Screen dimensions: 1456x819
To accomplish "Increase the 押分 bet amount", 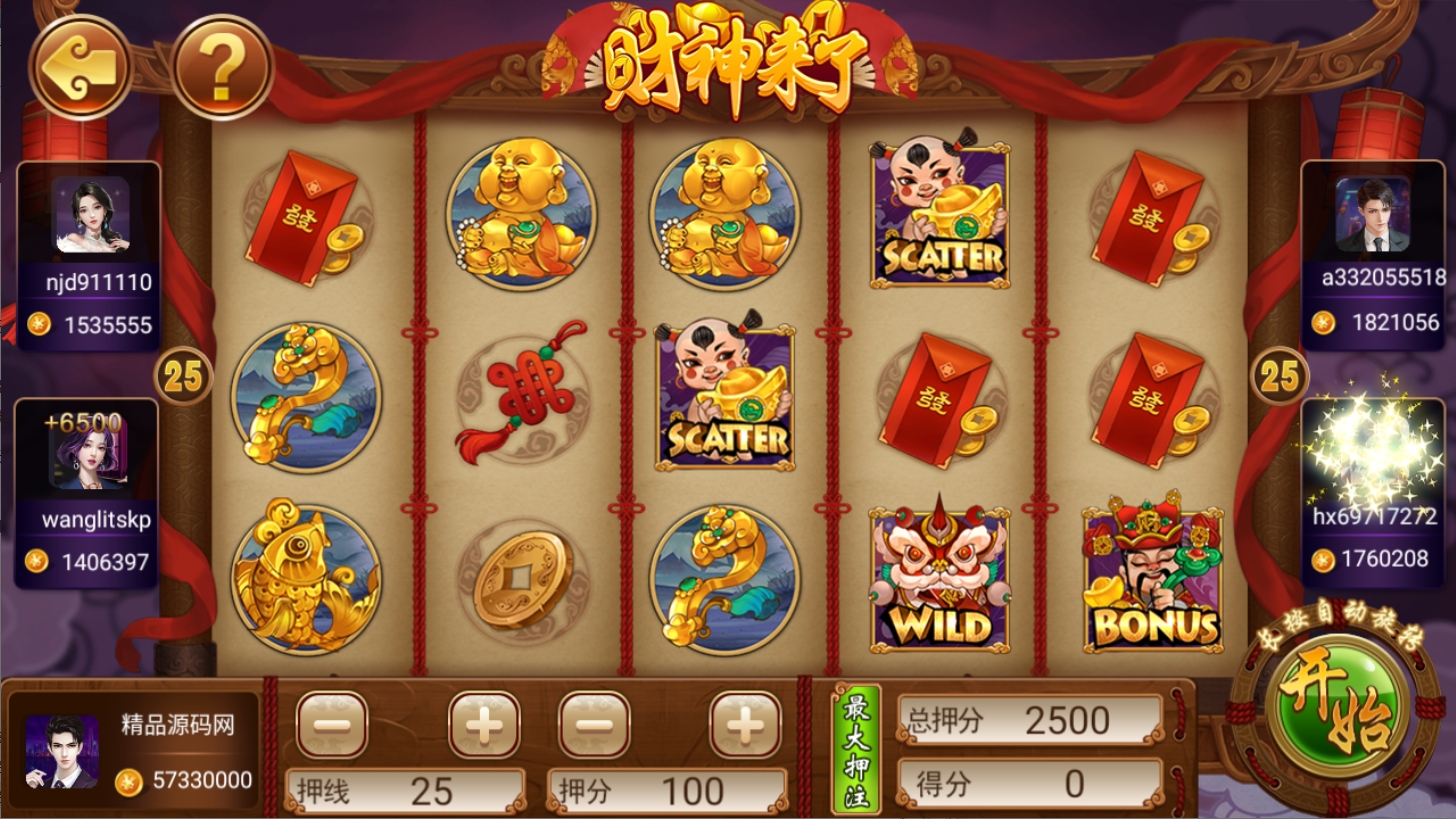I will [x=745, y=724].
